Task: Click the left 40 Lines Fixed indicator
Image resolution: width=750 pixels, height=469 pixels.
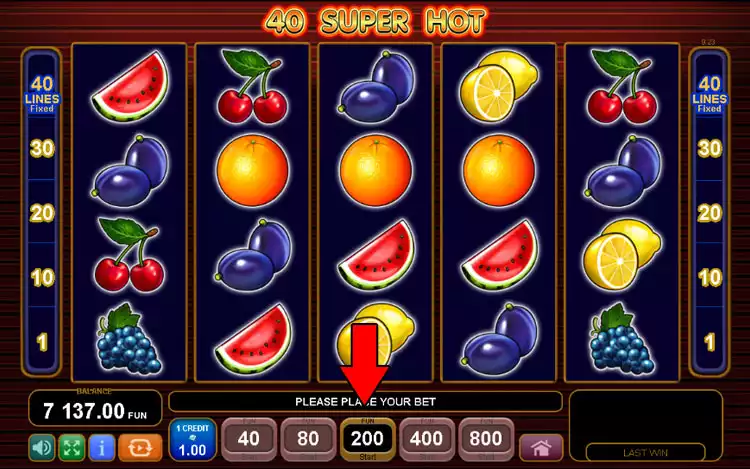Action: tap(41, 95)
